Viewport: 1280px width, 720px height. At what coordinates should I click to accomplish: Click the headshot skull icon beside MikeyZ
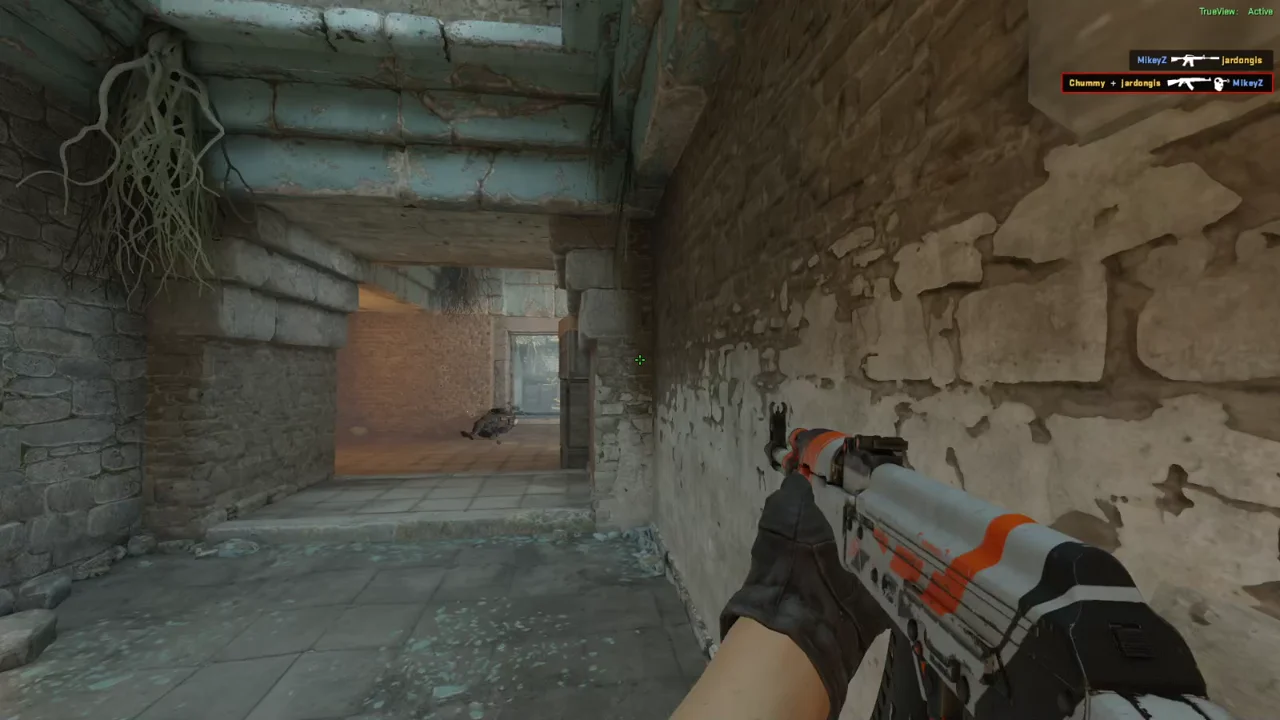pyautogui.click(x=1218, y=83)
